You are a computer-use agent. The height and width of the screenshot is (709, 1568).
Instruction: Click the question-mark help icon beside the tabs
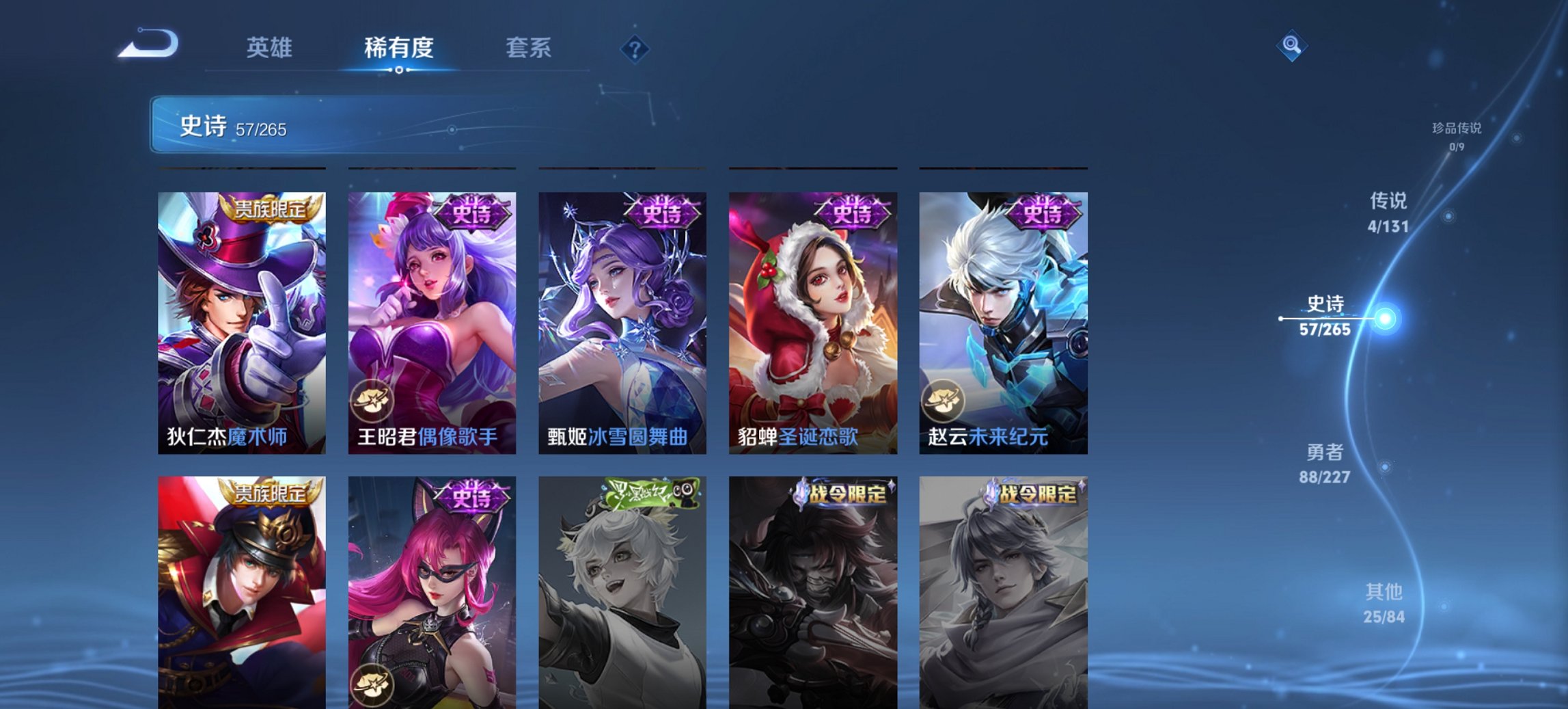click(635, 48)
